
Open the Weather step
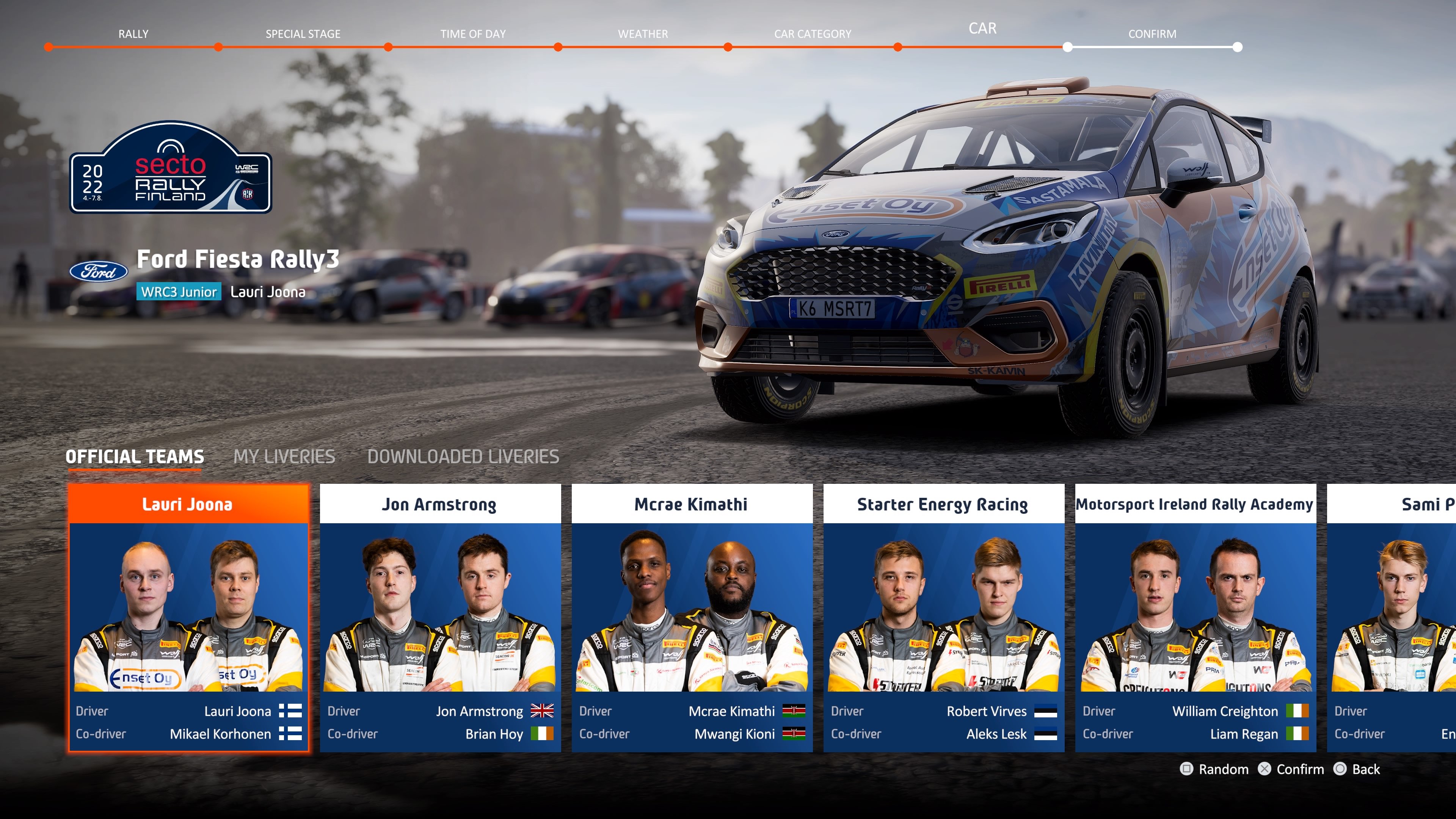pyautogui.click(x=643, y=35)
